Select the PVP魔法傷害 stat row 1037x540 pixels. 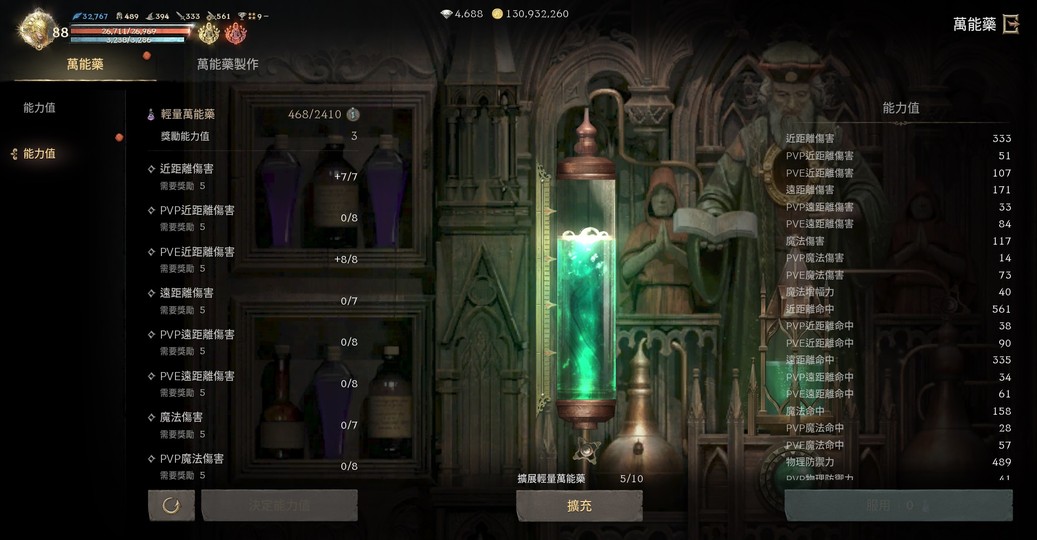coord(250,466)
